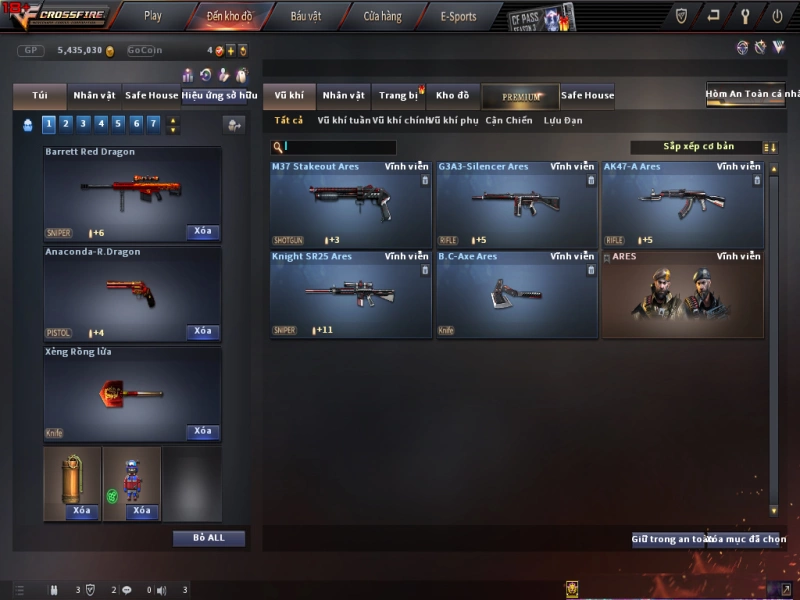Open the Sắp xếp cơ bản sort dropdown
The height and width of the screenshot is (600, 800).
pyautogui.click(x=698, y=147)
